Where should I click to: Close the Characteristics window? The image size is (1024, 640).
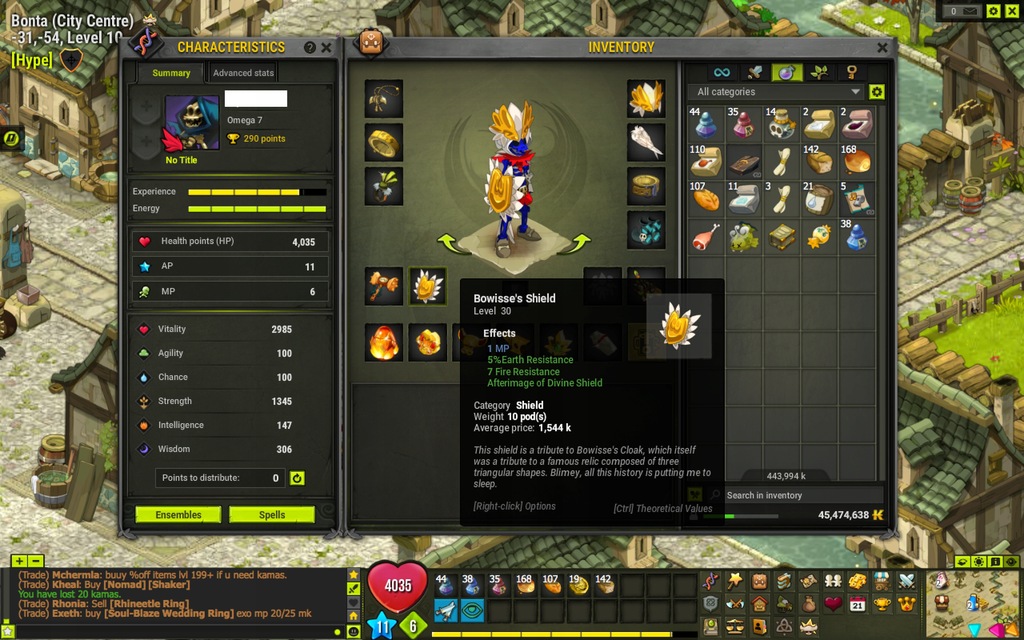point(326,47)
